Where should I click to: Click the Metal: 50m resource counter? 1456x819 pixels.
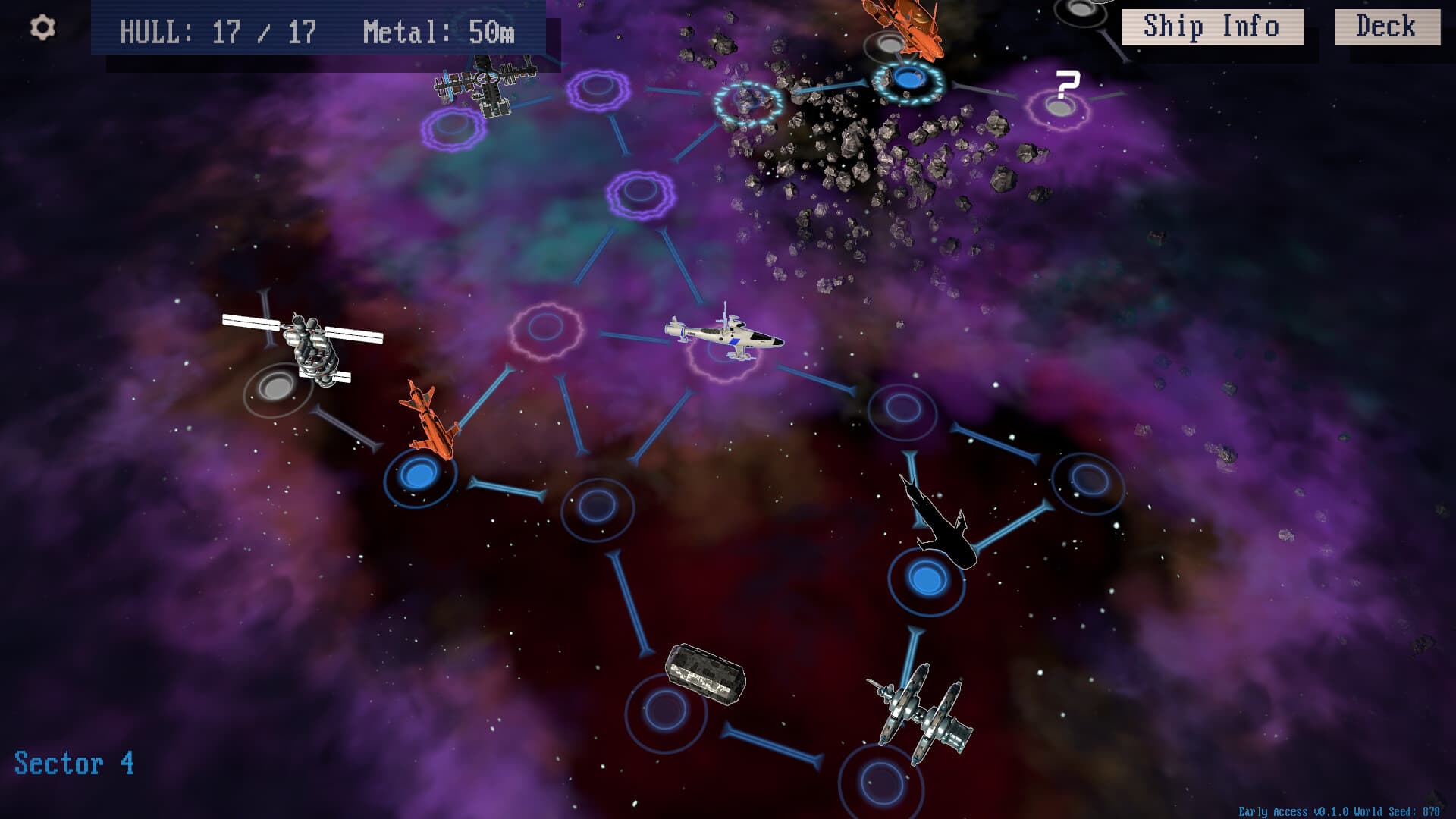(x=438, y=32)
